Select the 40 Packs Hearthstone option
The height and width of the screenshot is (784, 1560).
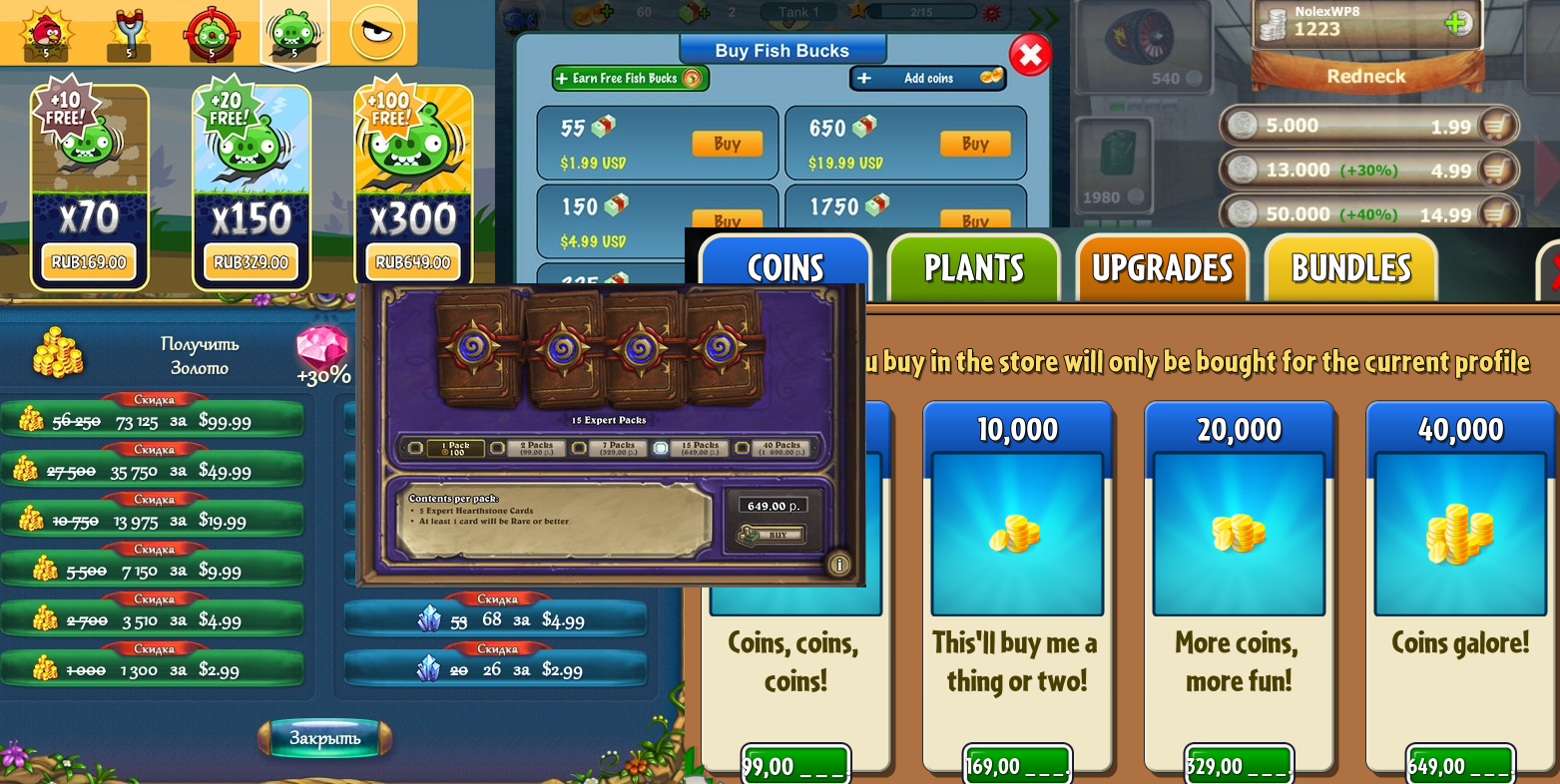(x=780, y=448)
